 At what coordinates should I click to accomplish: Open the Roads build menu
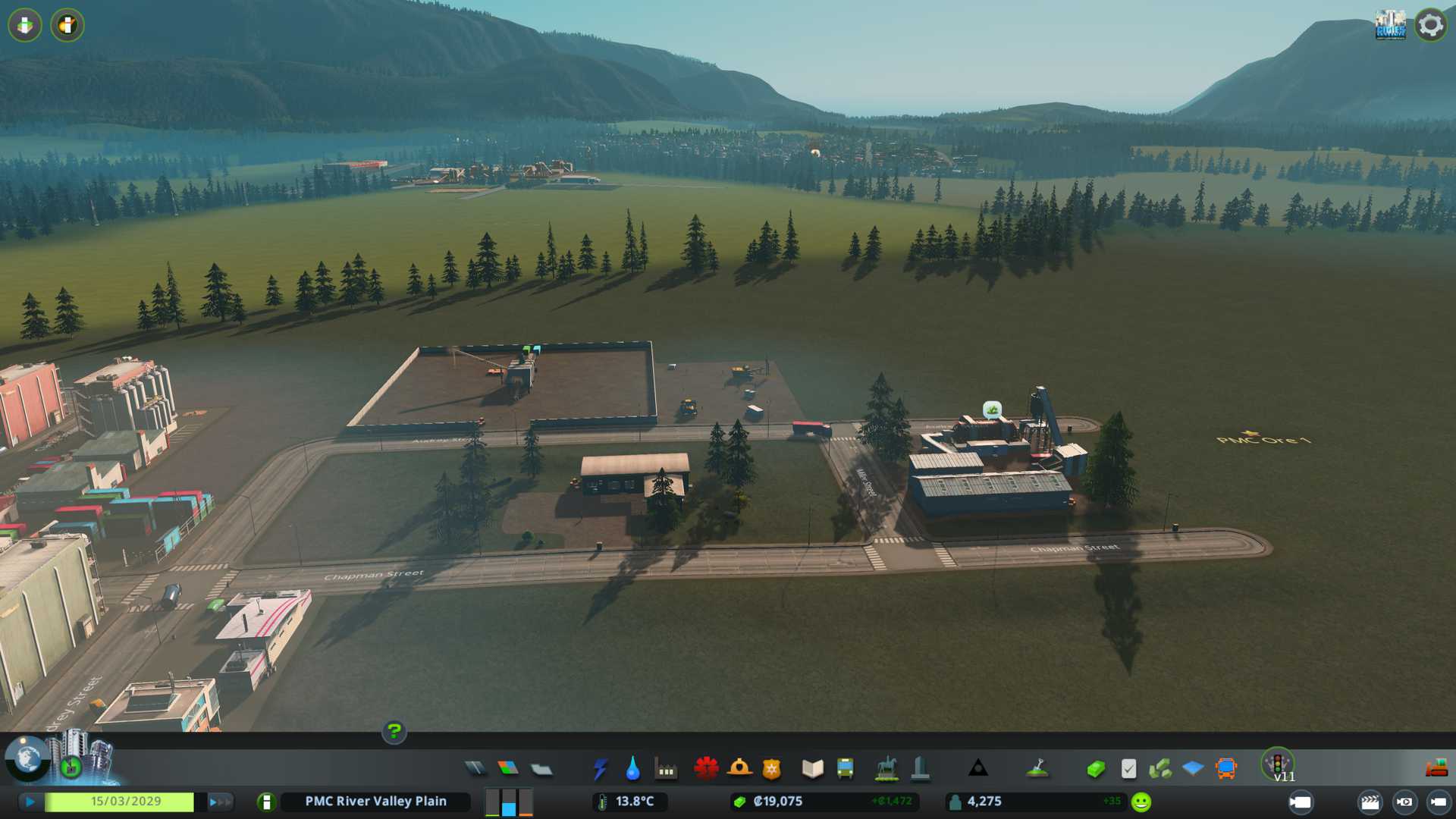[x=475, y=769]
